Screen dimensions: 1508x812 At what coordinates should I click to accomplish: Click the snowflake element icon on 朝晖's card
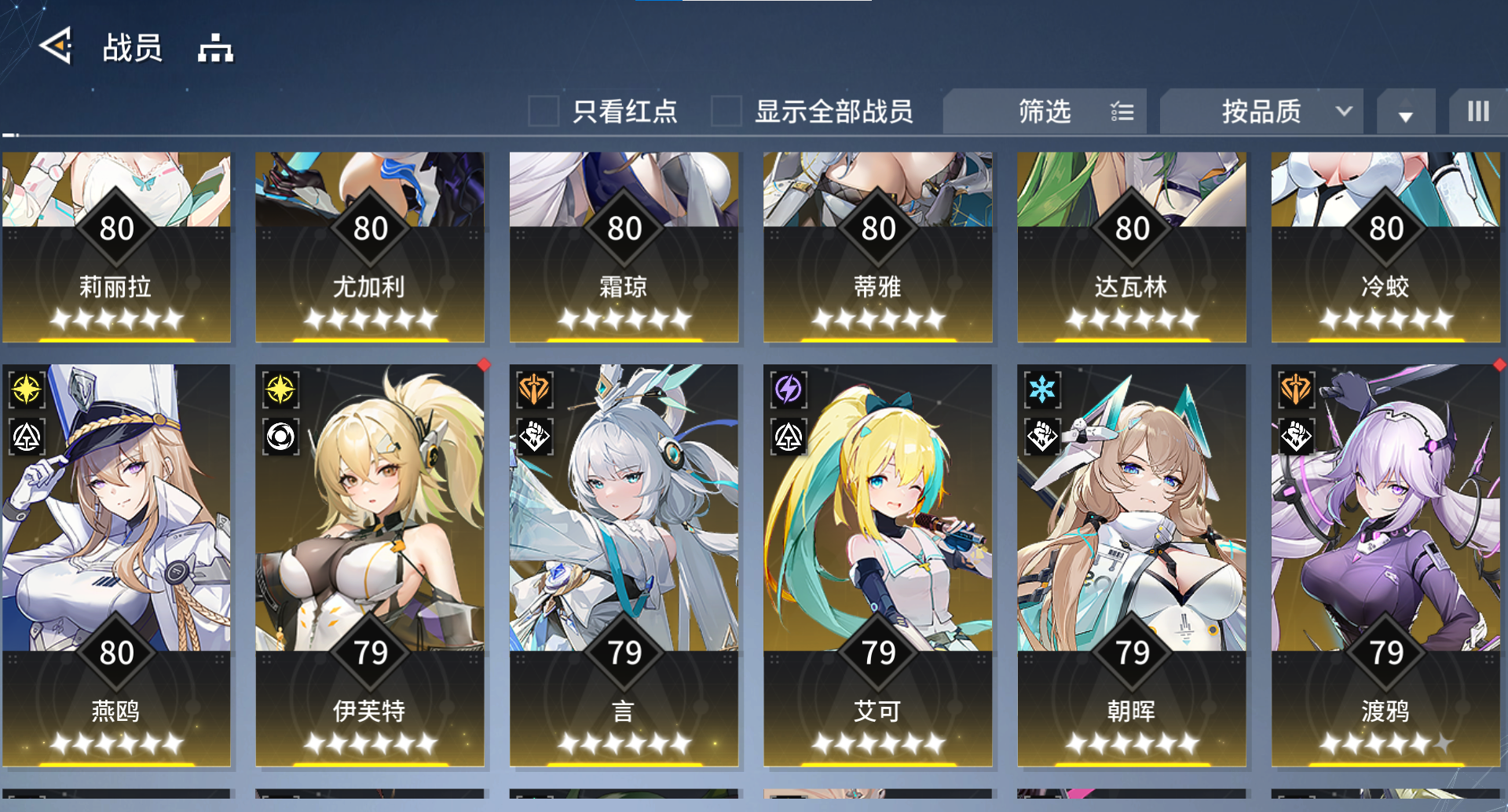pos(1041,390)
